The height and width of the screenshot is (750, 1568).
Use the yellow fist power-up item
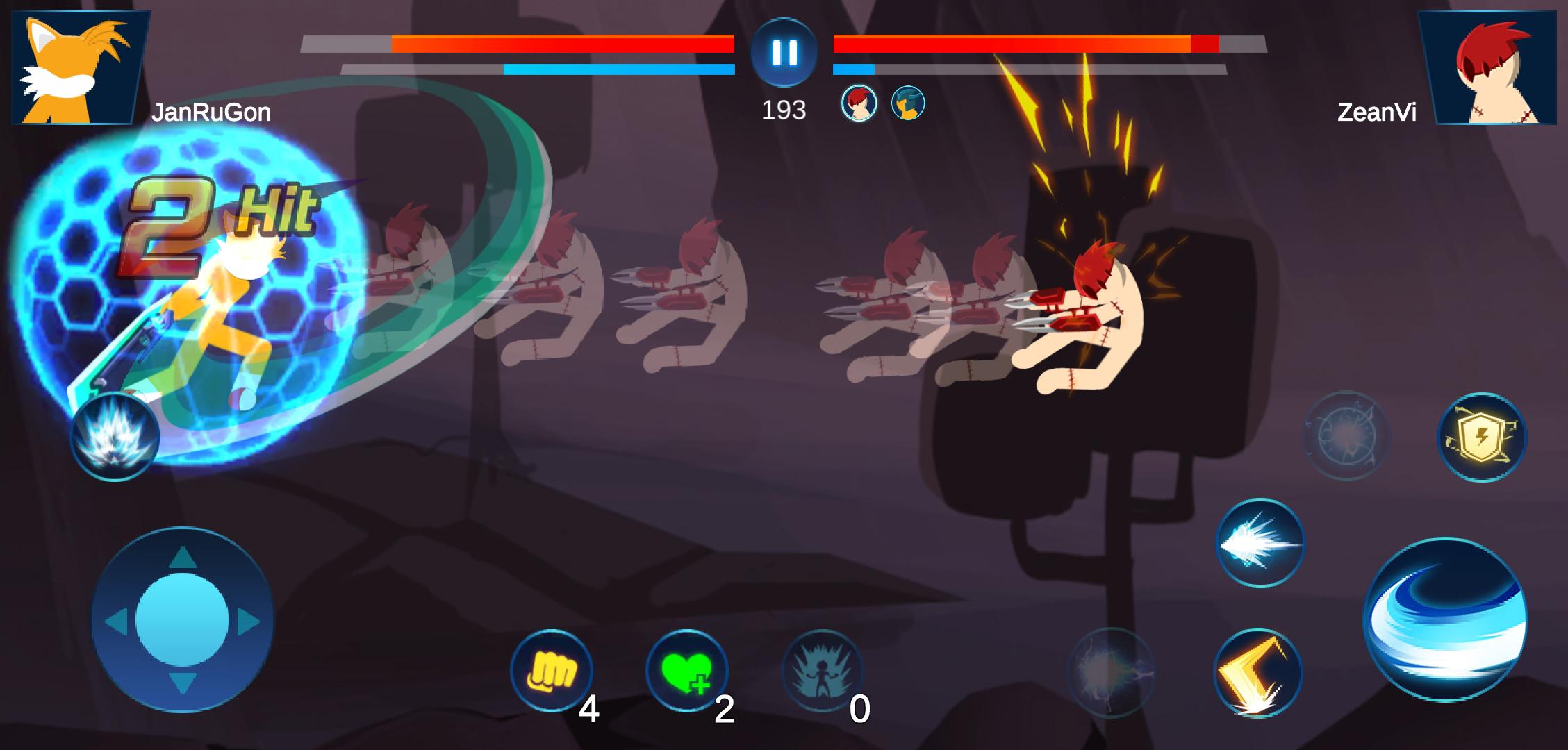pos(552,670)
